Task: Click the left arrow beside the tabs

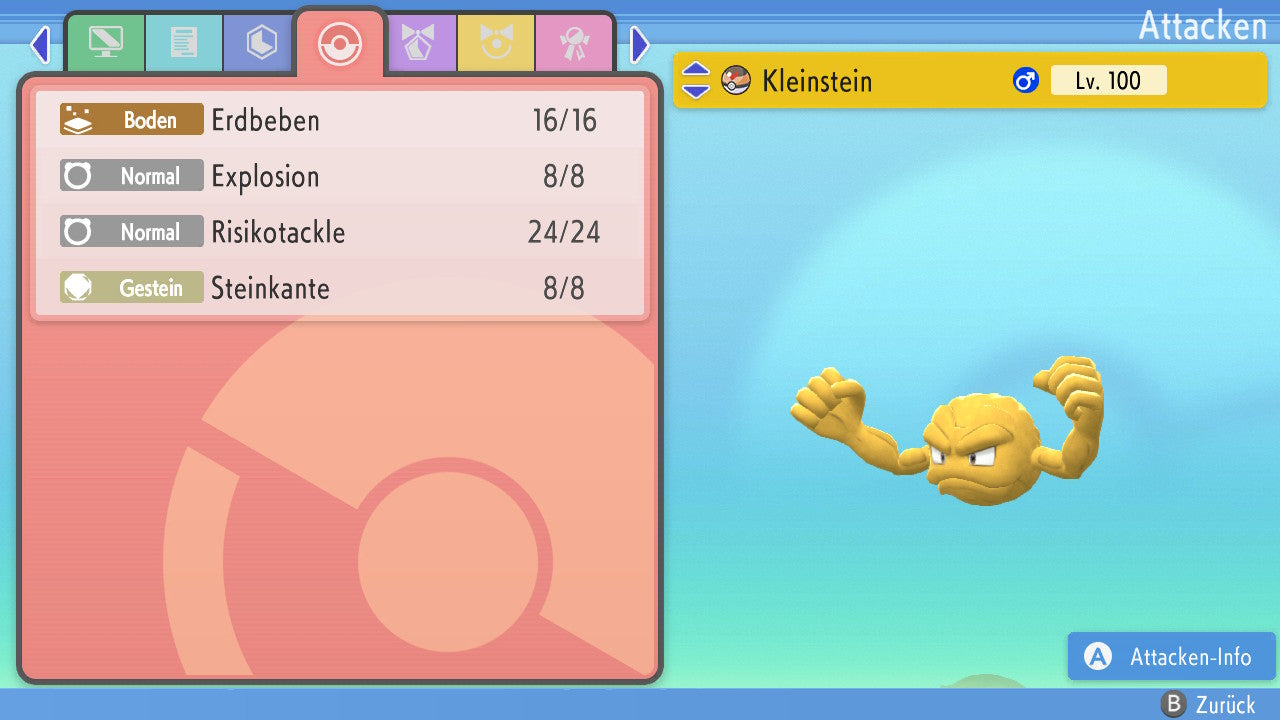Action: coord(40,44)
